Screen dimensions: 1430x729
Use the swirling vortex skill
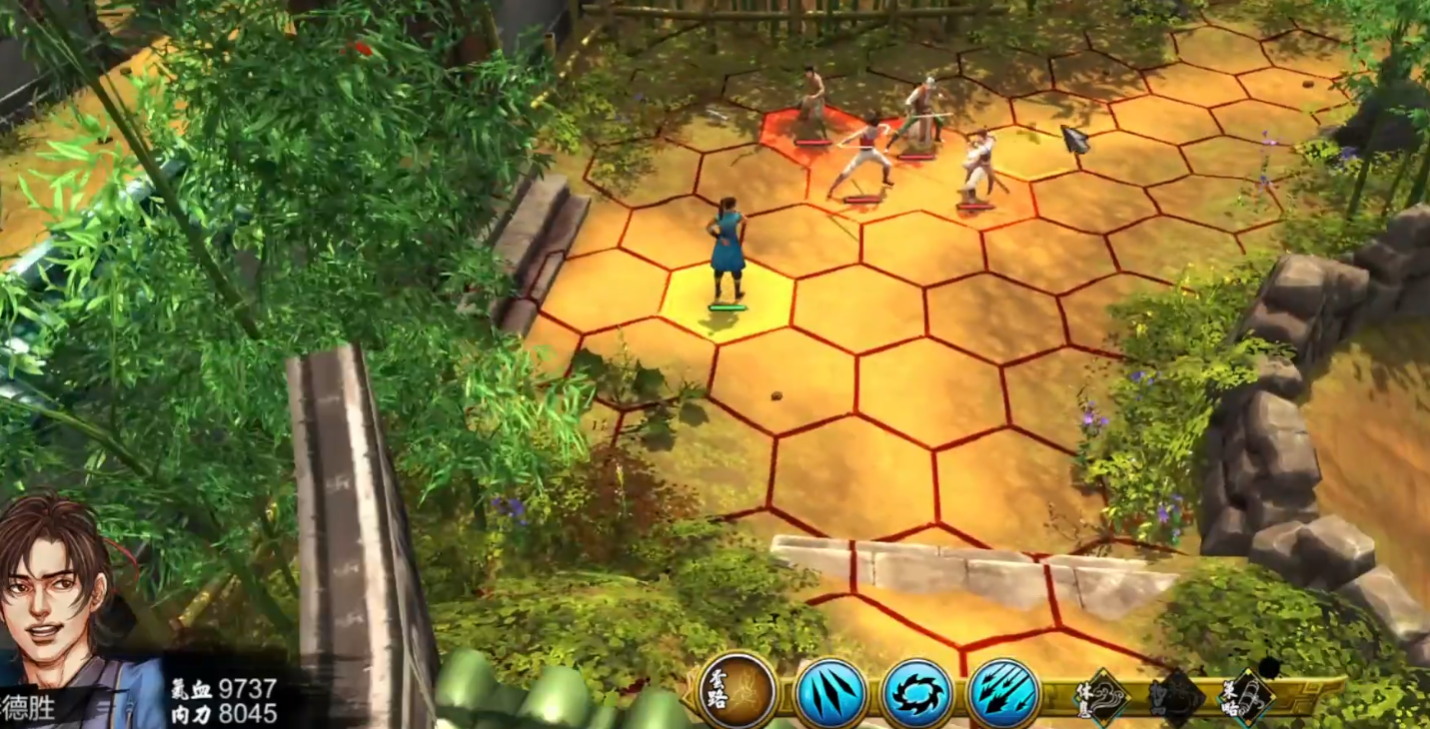pos(916,693)
